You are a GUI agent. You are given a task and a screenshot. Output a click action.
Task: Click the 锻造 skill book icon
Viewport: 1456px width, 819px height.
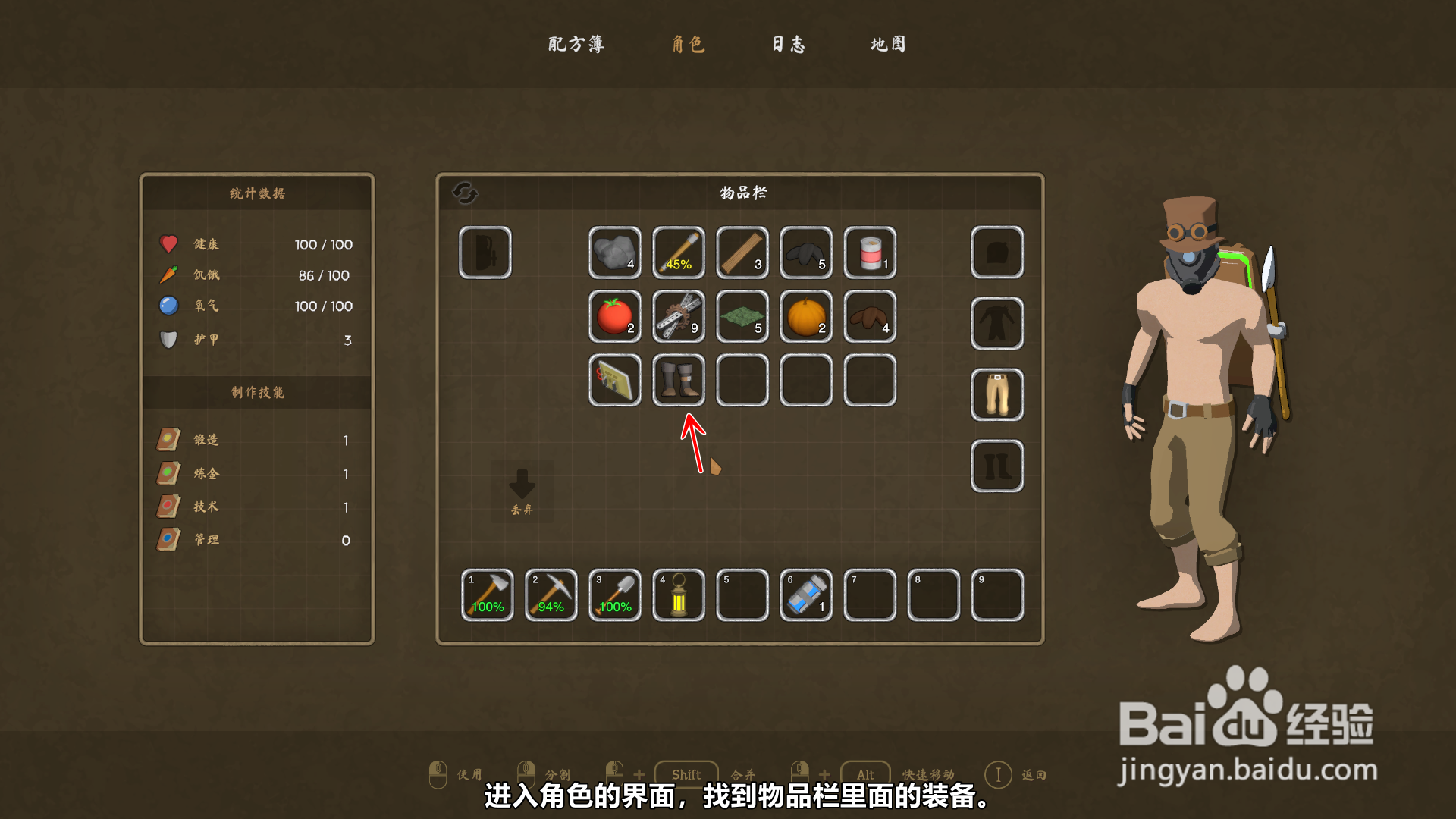point(170,438)
